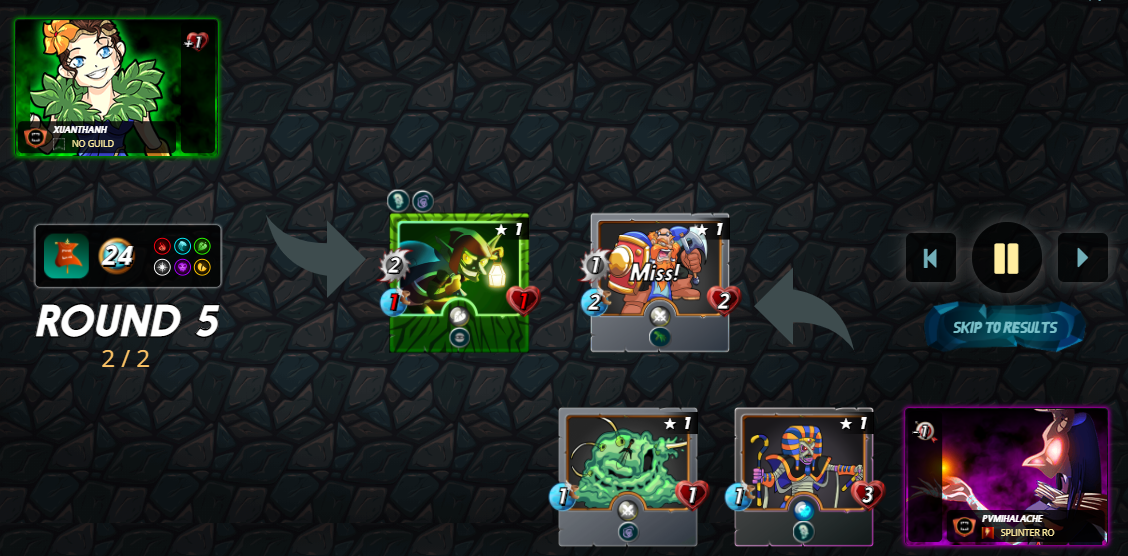
Task: Select the green slime monster card
Action: 627,476
